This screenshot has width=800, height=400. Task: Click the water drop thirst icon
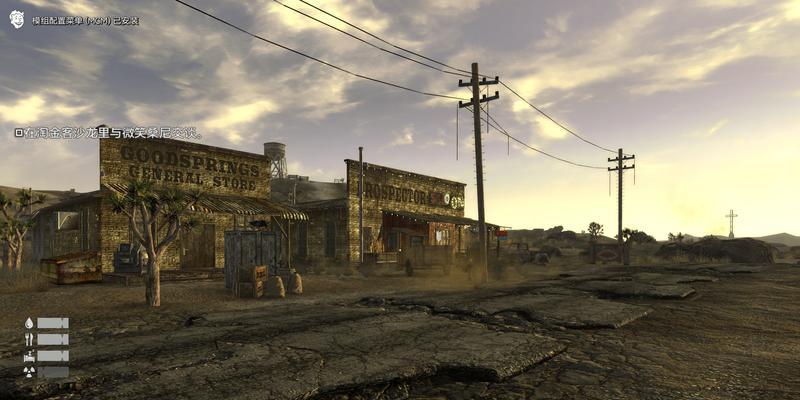29,323
